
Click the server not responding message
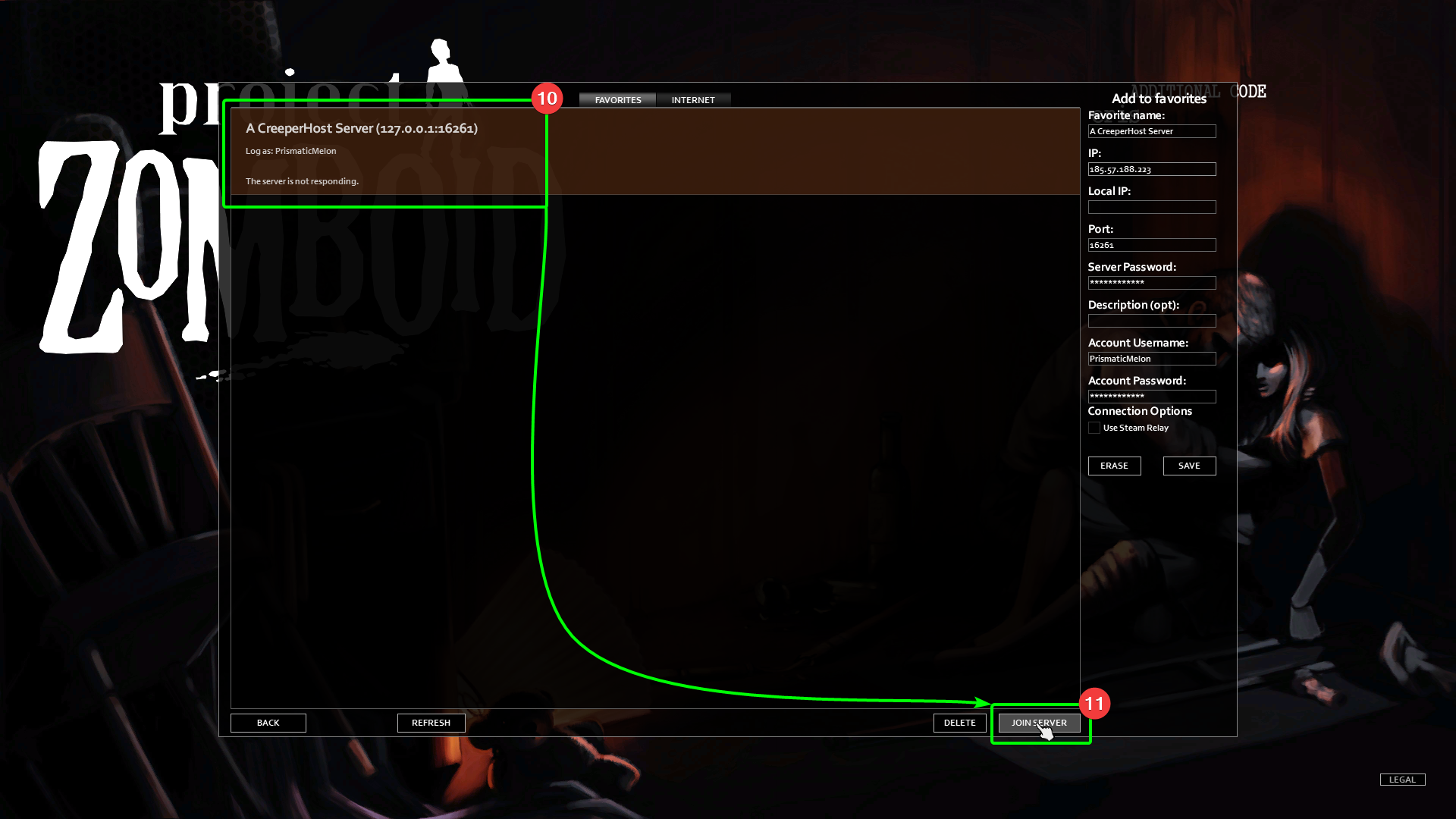pyautogui.click(x=301, y=181)
